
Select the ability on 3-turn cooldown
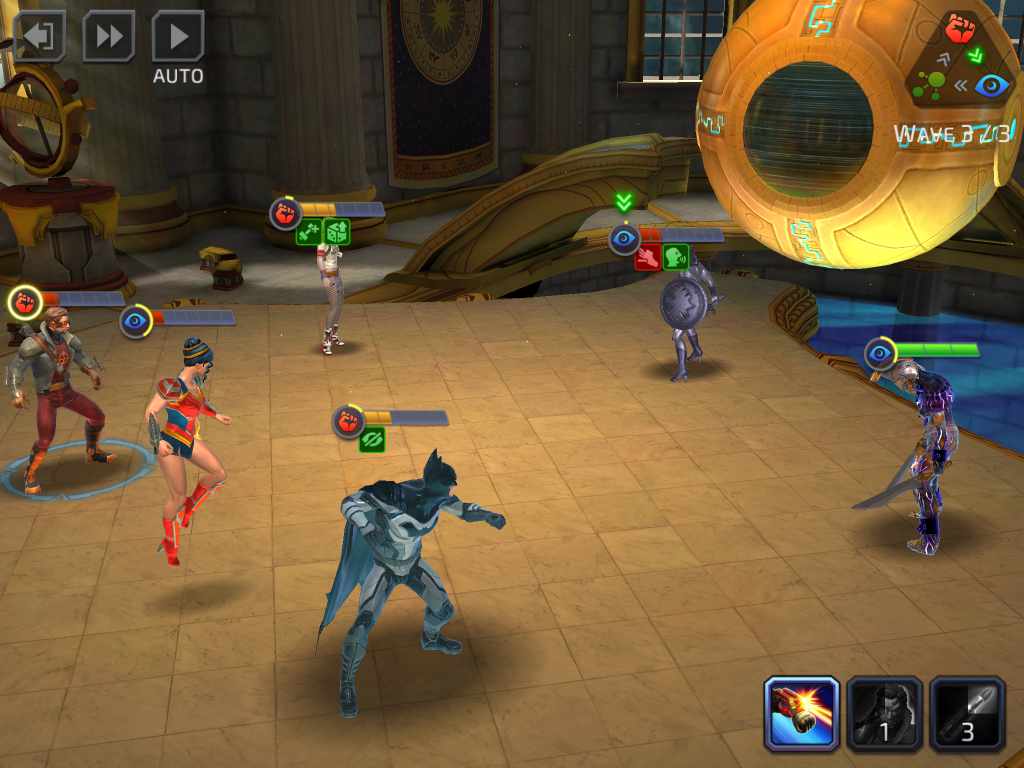967,713
